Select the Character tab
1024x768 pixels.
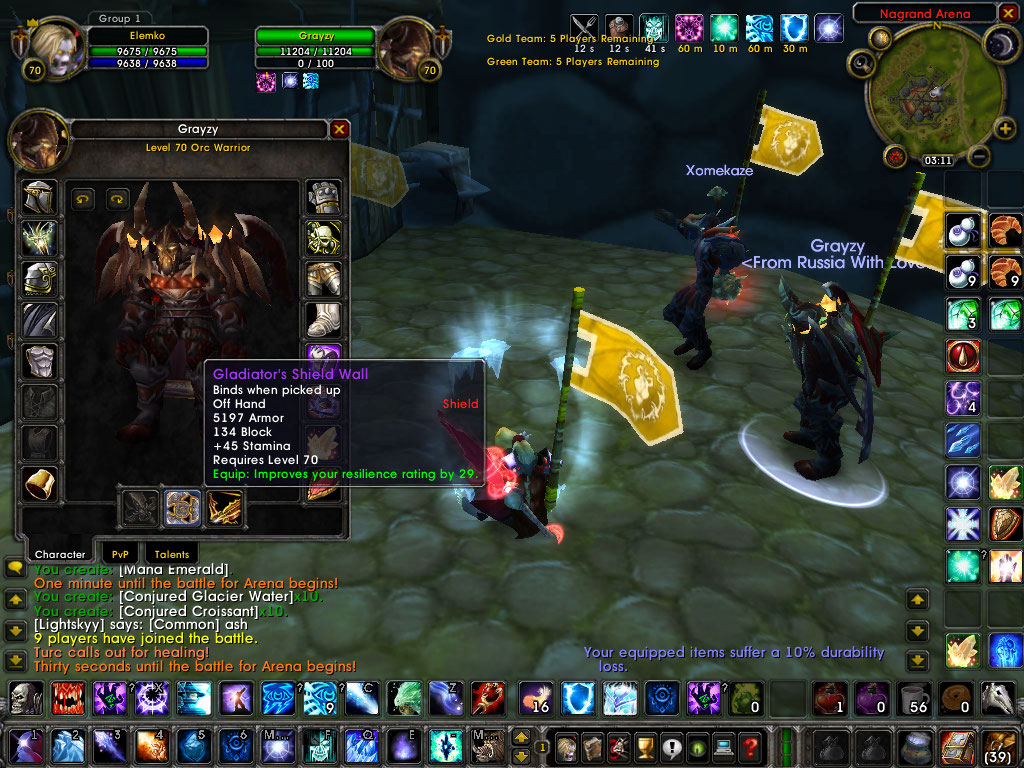(x=60, y=553)
